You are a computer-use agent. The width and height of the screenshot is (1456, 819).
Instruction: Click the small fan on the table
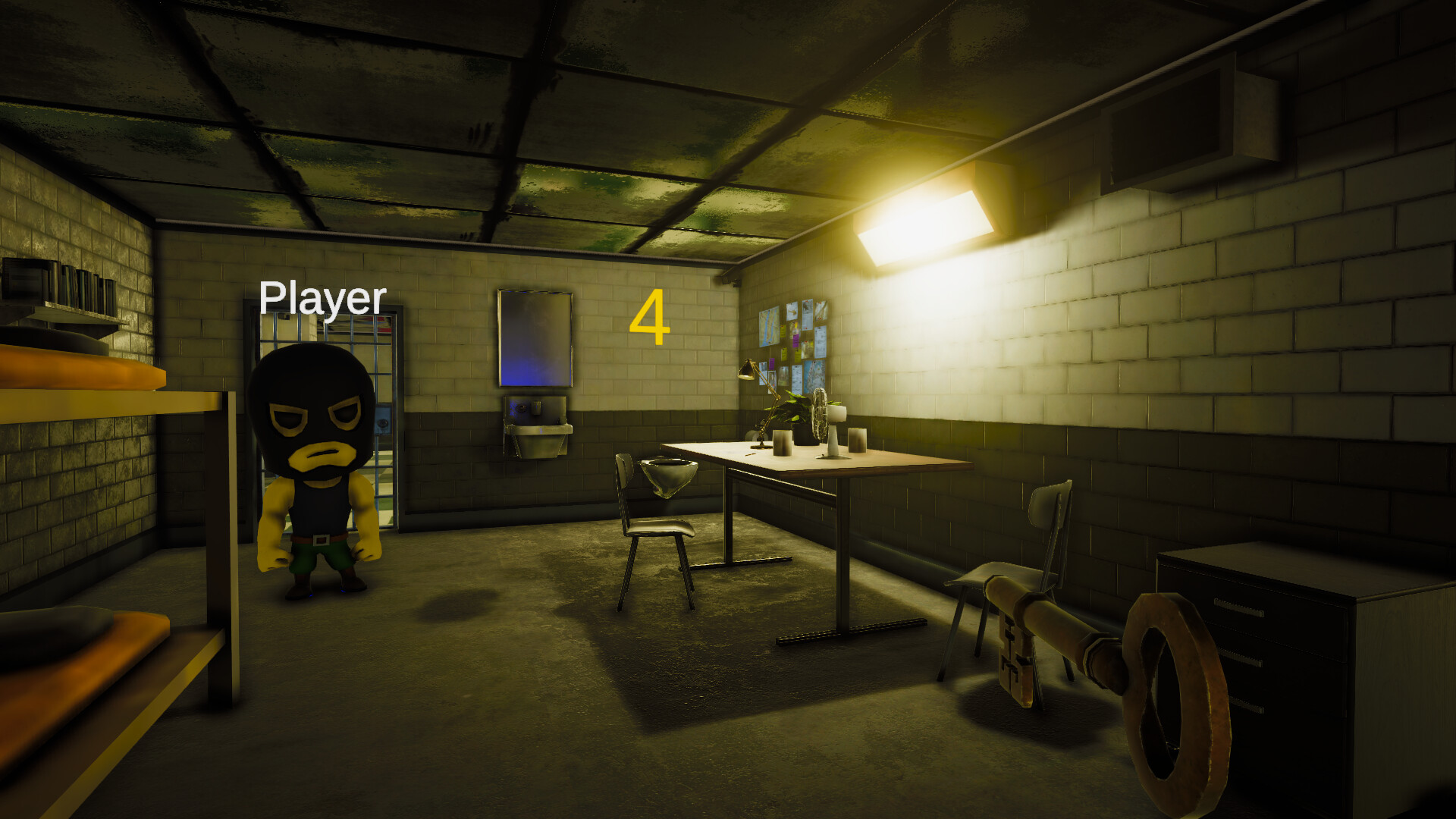pyautogui.click(x=821, y=413)
